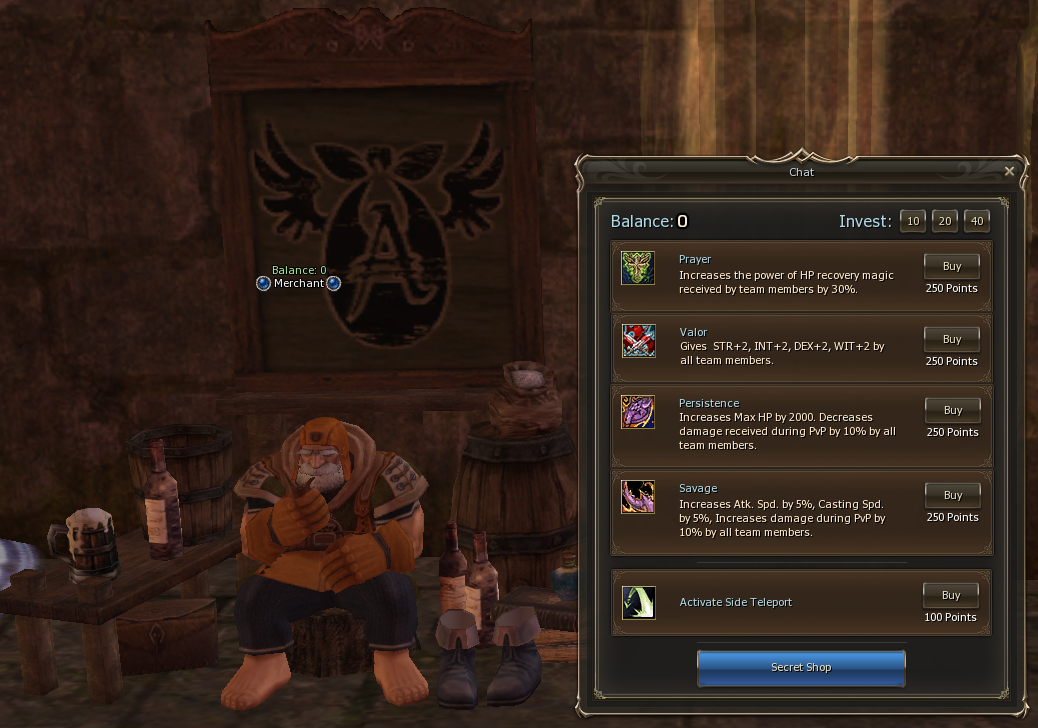Invest 40 points
The height and width of the screenshot is (728, 1038).
tap(976, 221)
